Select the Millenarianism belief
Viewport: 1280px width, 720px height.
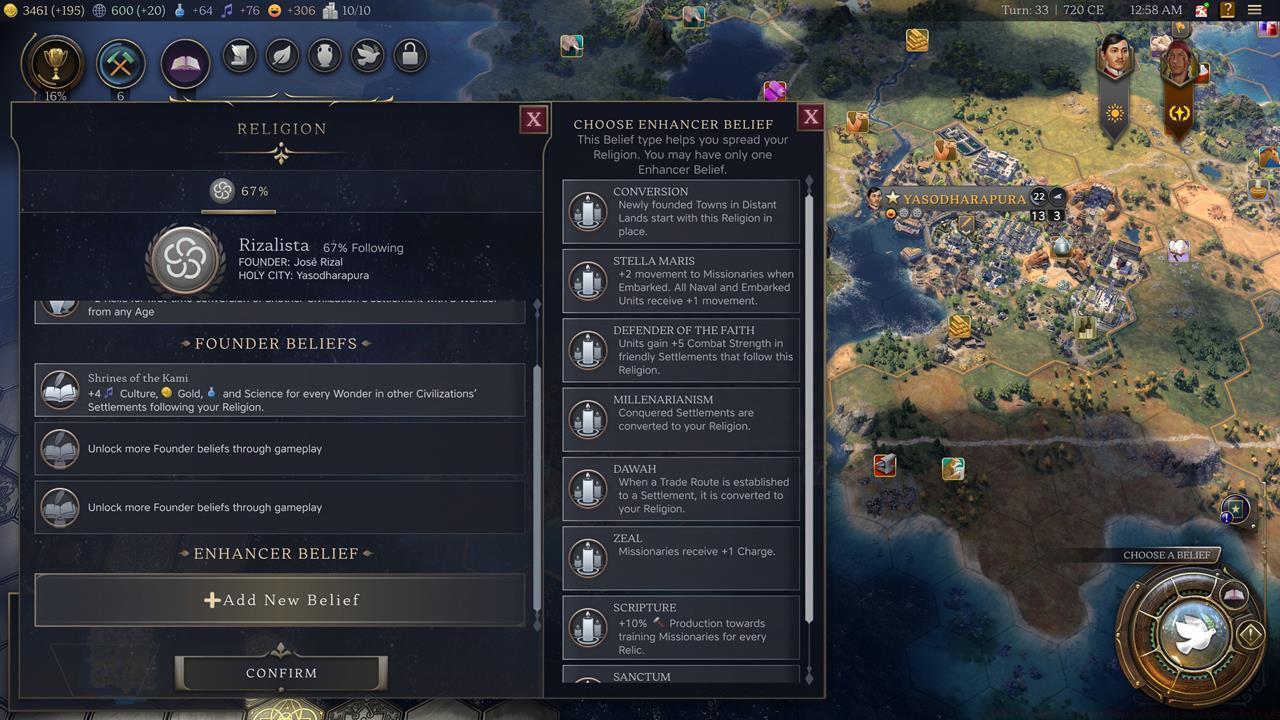(x=681, y=419)
